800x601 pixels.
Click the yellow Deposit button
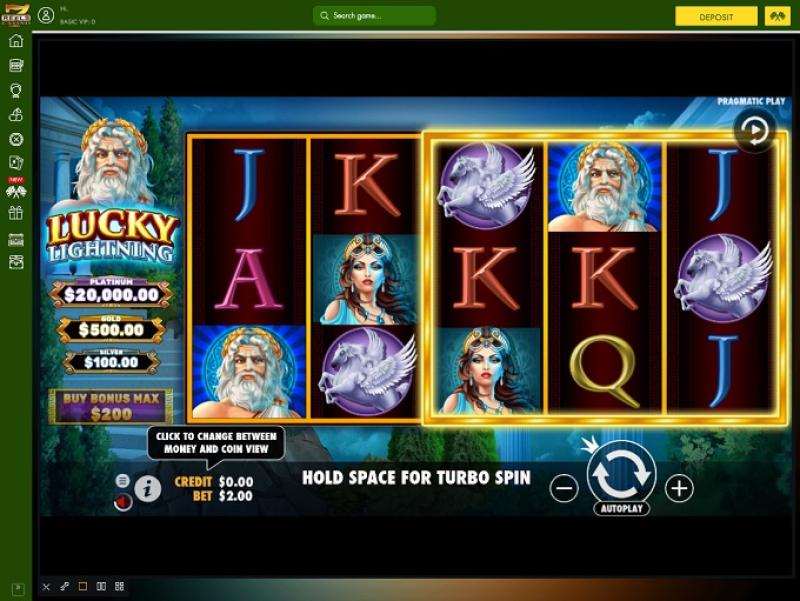pos(716,17)
